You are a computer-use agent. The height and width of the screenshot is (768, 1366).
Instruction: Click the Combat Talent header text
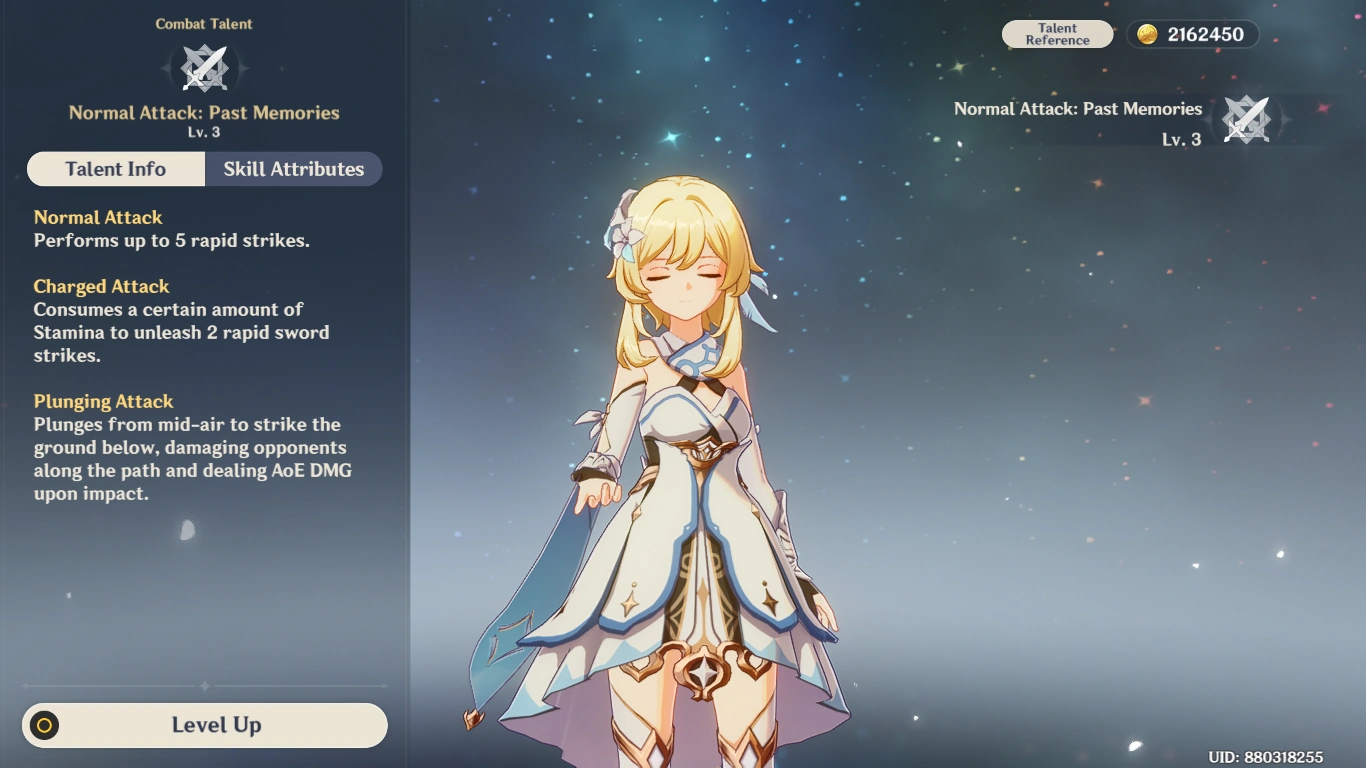coord(204,23)
